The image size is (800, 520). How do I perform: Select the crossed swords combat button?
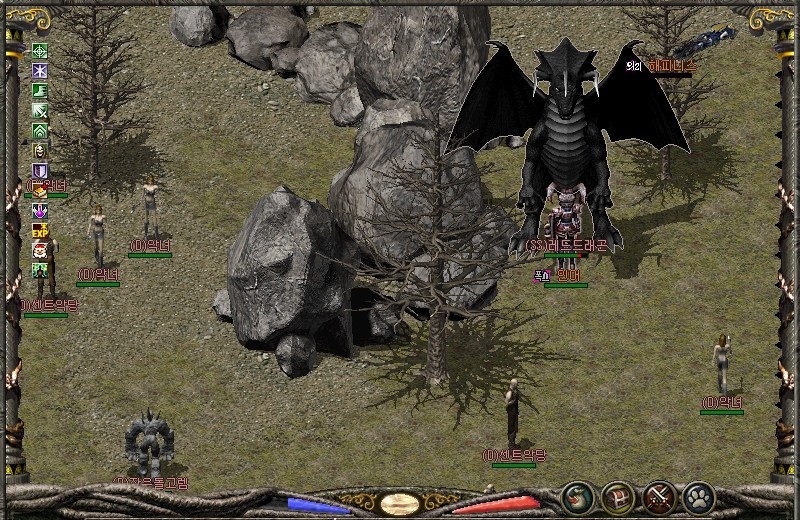tap(659, 495)
